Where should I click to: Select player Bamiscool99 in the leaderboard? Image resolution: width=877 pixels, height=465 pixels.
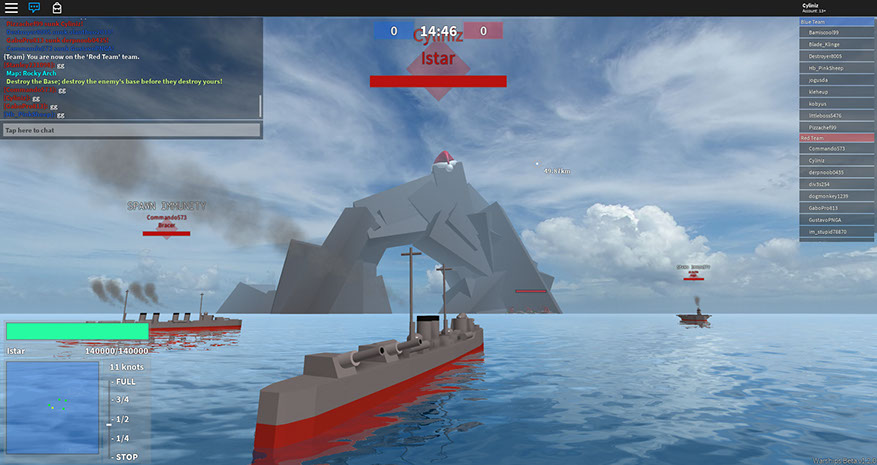(x=836, y=33)
